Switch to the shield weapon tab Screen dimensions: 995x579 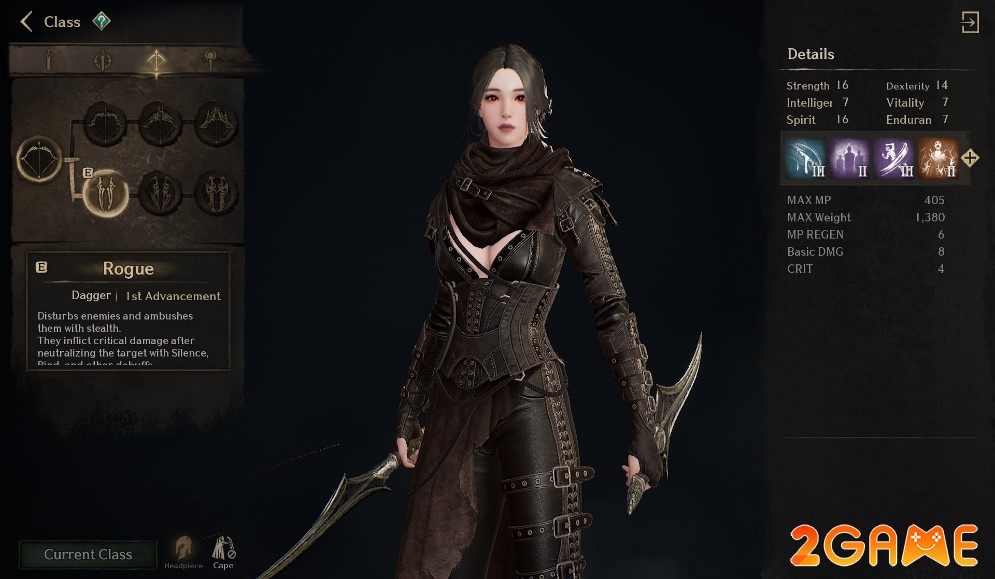[102, 61]
